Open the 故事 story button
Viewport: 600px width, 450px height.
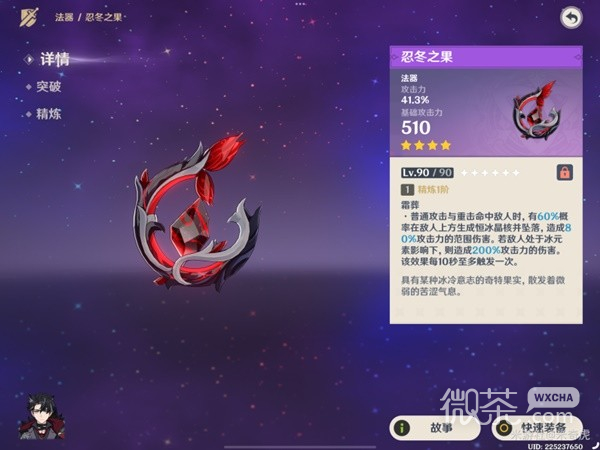[x=430, y=427]
